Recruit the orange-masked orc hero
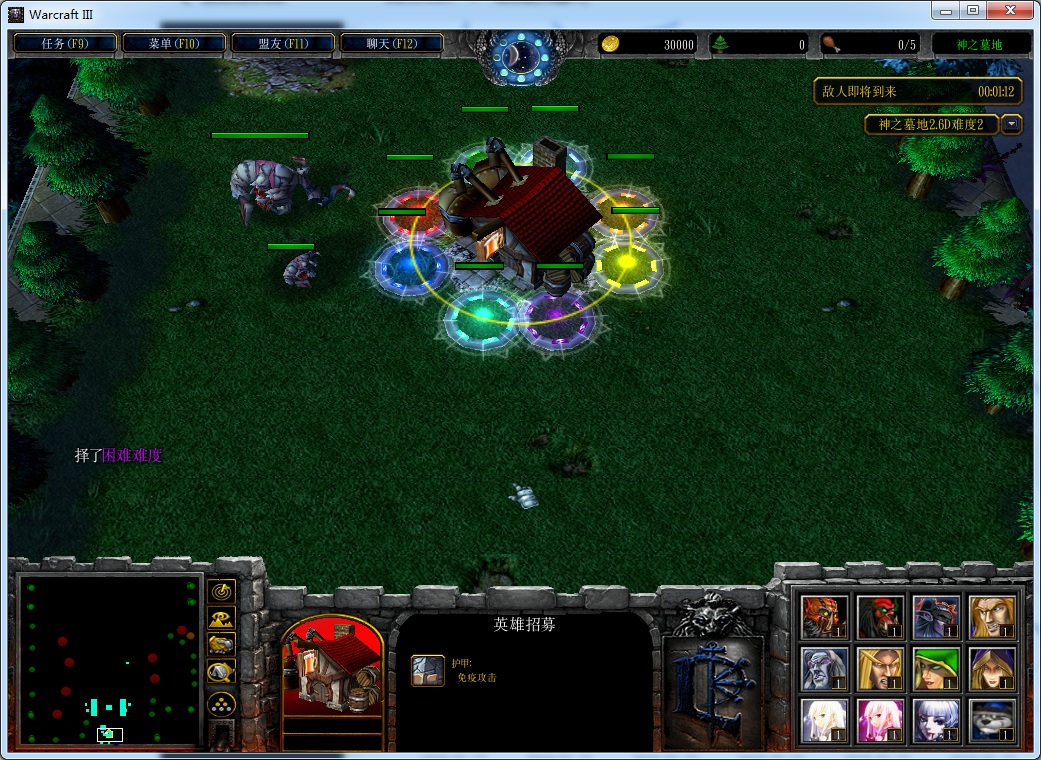Image resolution: width=1041 pixels, height=760 pixels. 825,617
